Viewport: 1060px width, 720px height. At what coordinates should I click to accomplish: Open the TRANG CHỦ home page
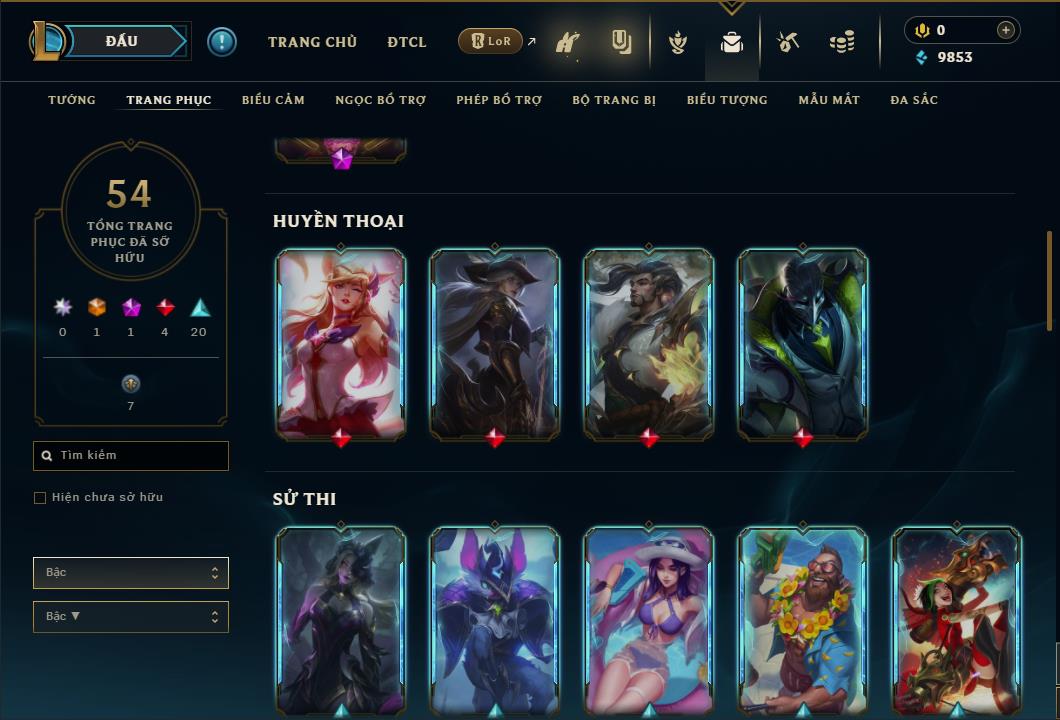click(312, 42)
